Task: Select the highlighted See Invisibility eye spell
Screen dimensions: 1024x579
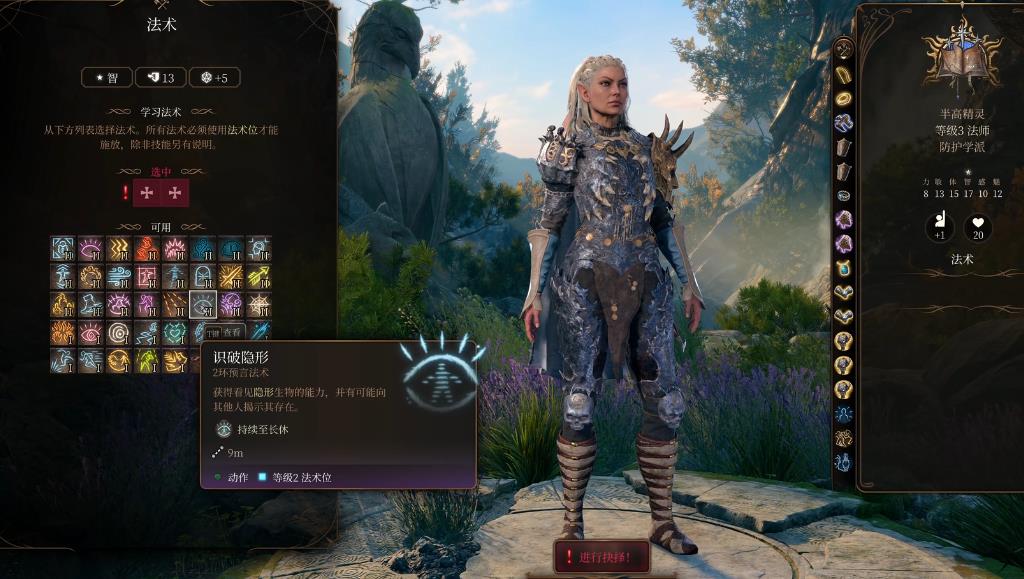Action: [x=203, y=304]
